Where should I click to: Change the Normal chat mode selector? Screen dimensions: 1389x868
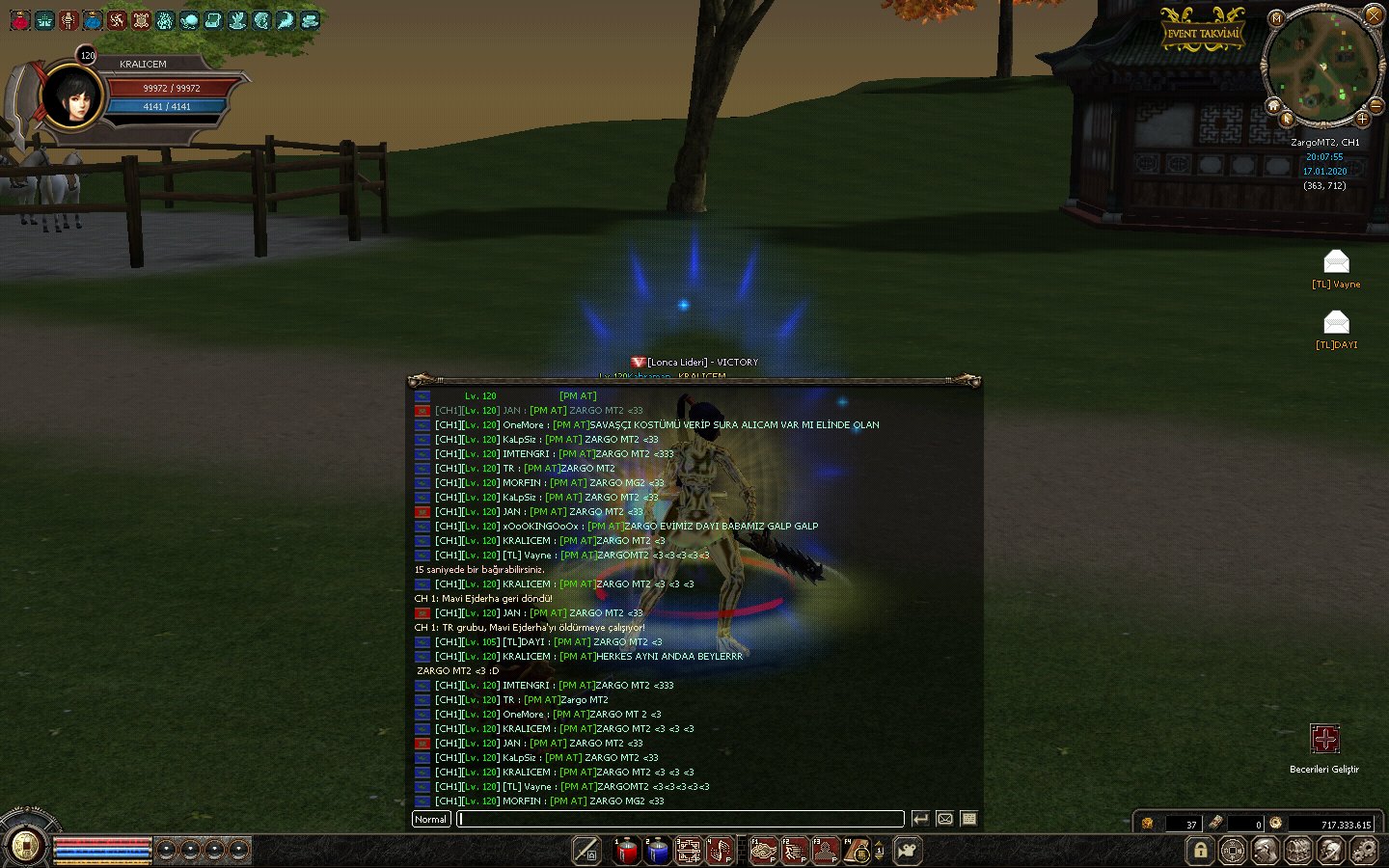[430, 819]
